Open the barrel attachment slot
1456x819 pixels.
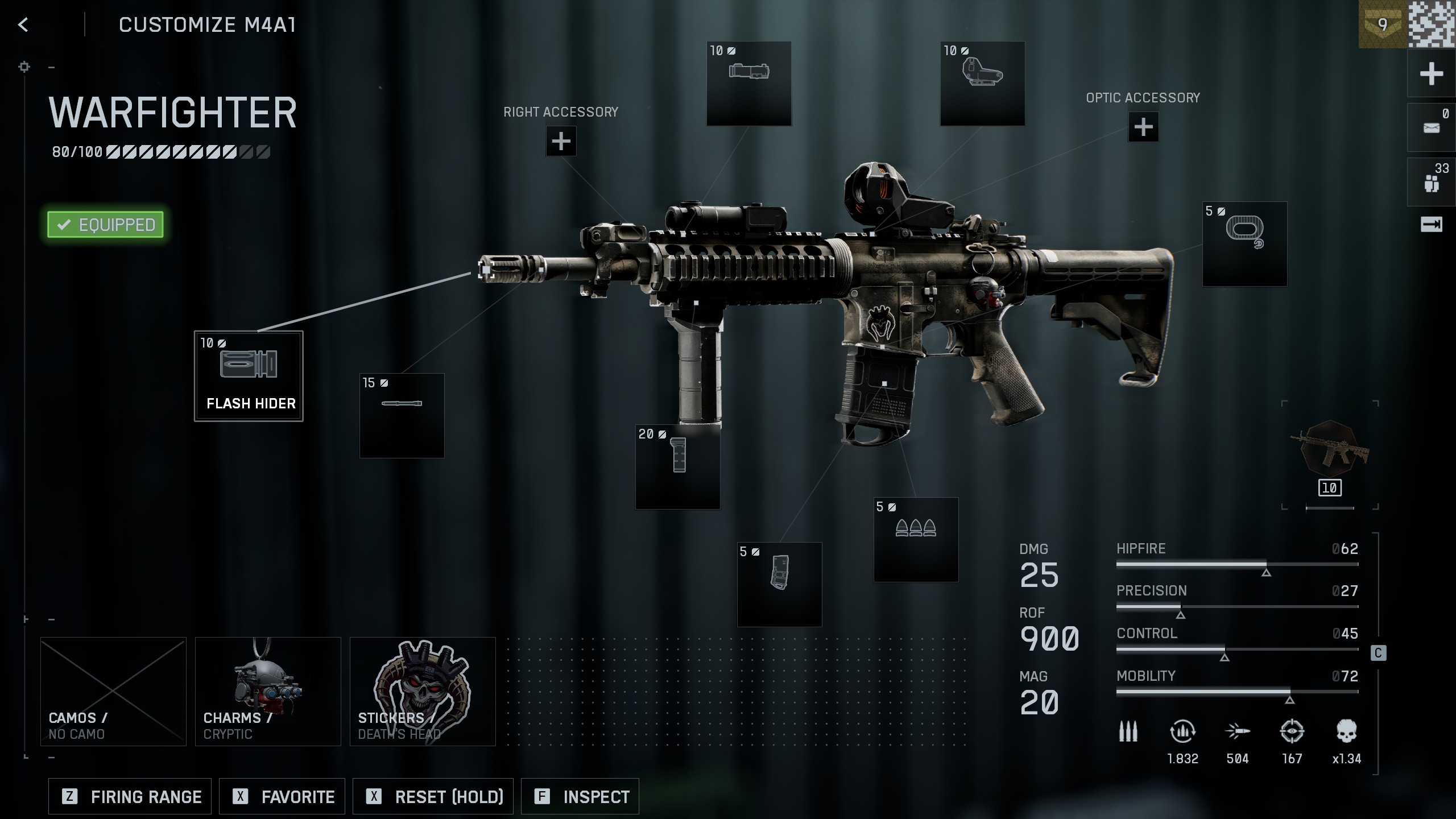[x=402, y=415]
